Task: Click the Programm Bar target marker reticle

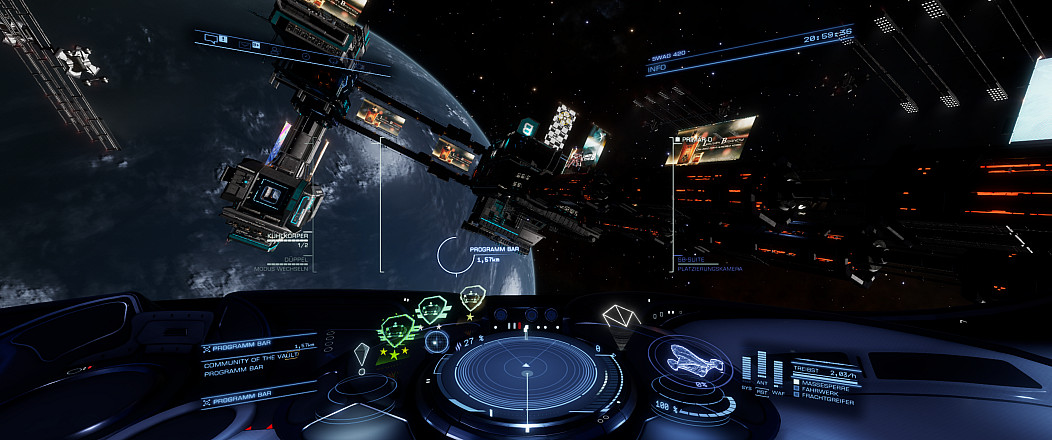Action: point(453,256)
